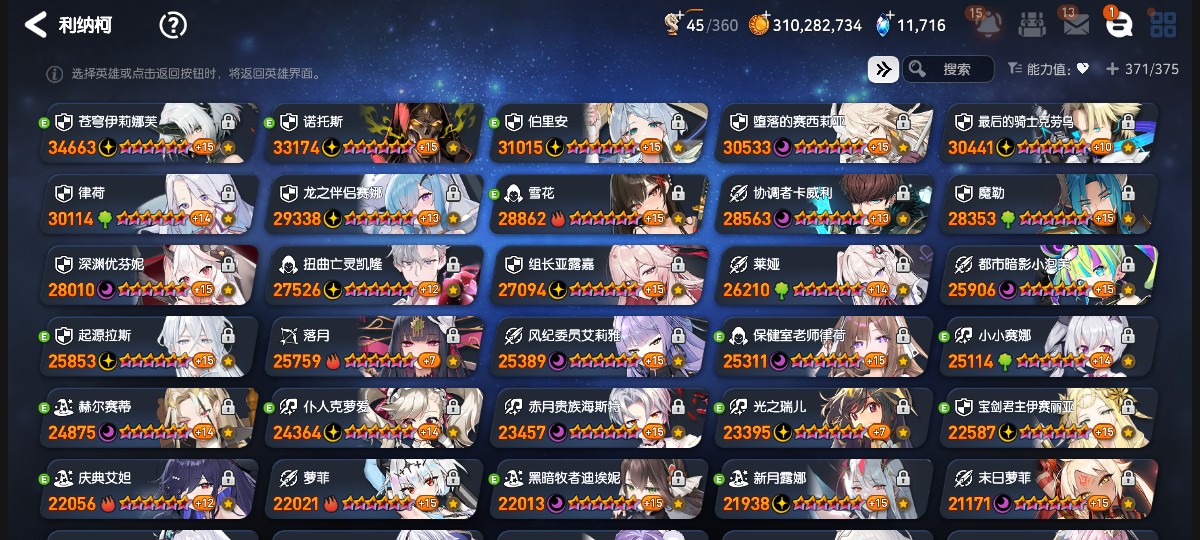Open the 能力值 sort filter
The width and height of the screenshot is (1200, 540).
click(x=1048, y=69)
